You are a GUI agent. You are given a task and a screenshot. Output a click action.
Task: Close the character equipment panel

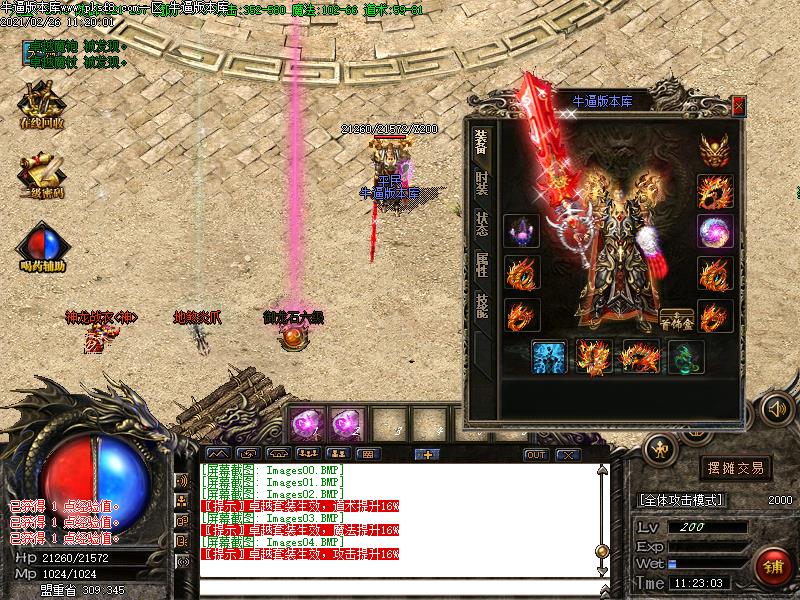(738, 104)
